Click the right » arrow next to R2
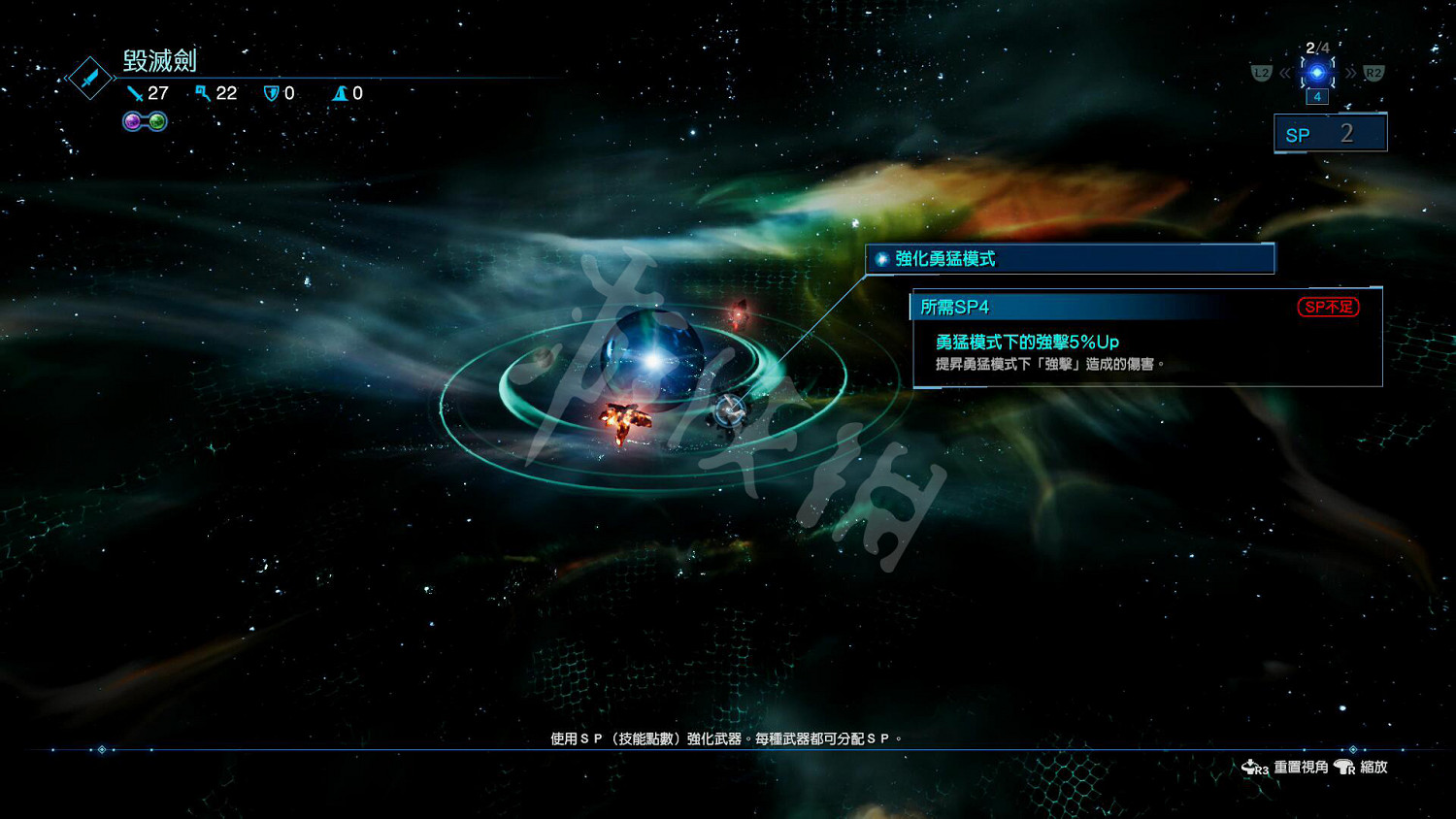 pyautogui.click(x=1352, y=72)
